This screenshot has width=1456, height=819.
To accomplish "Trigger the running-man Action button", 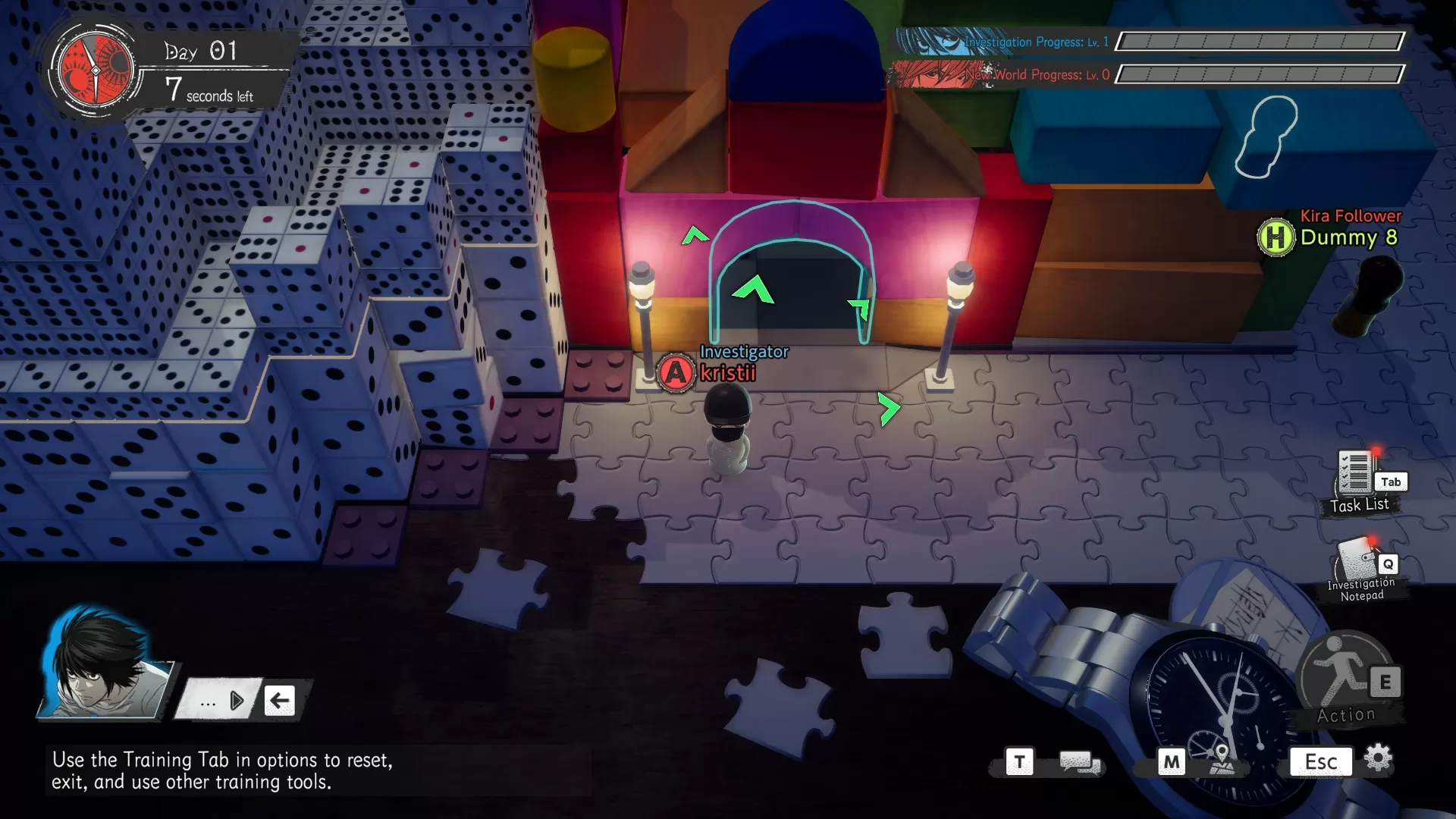I will tap(1342, 673).
